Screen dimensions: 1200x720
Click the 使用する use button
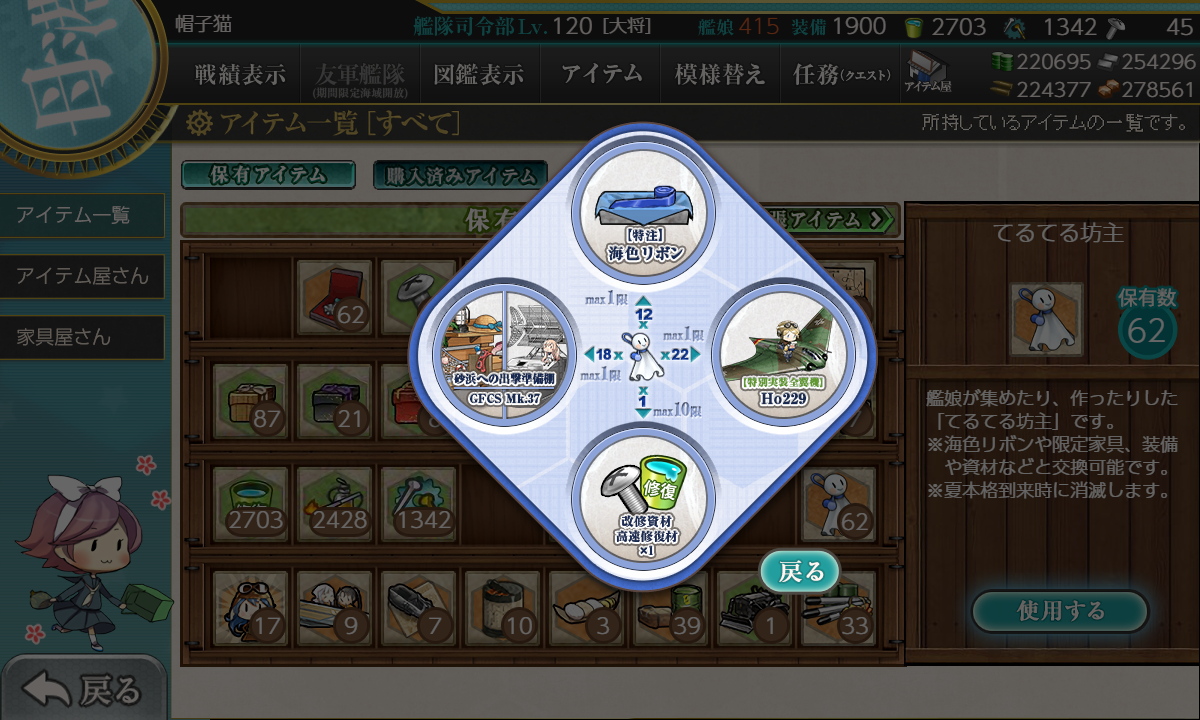(1060, 611)
